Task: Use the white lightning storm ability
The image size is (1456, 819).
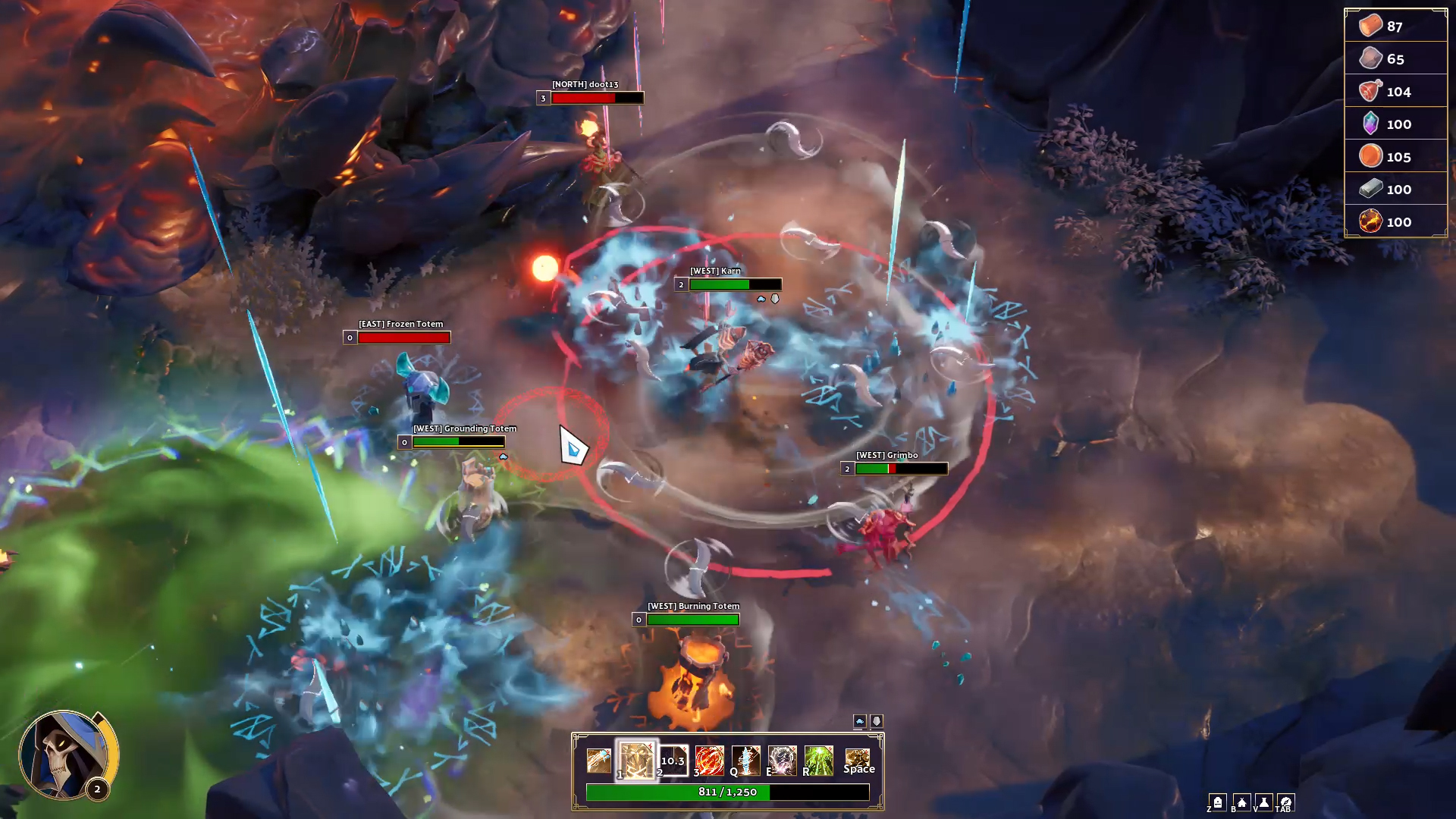Action: [x=783, y=761]
